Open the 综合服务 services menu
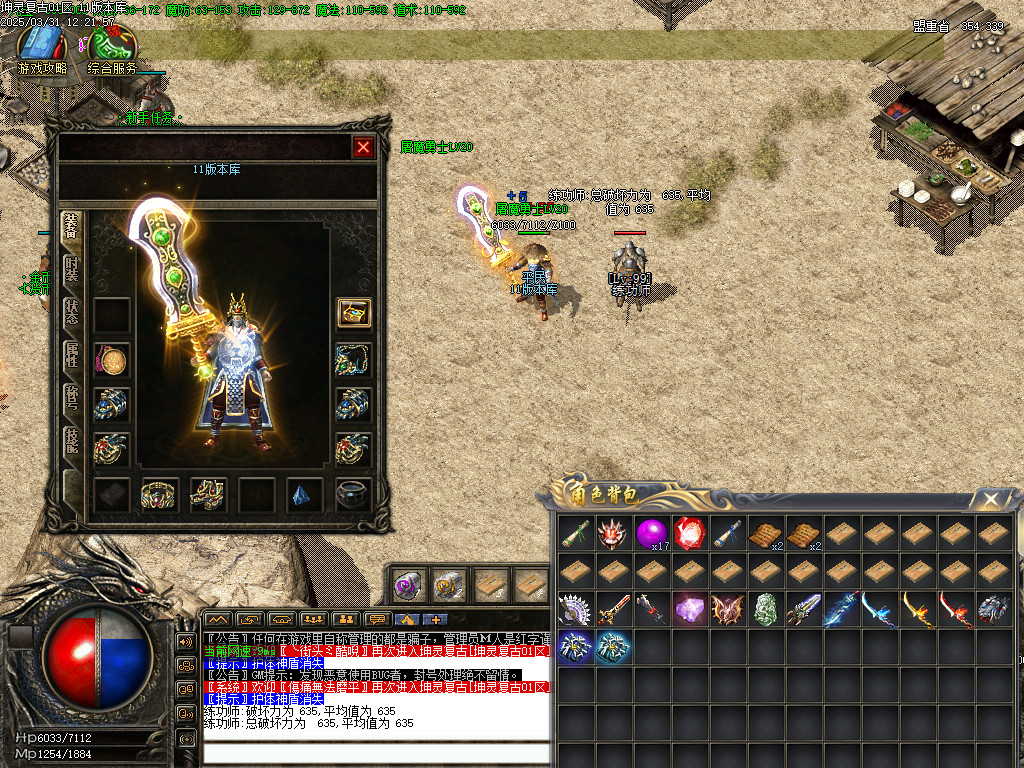 [x=112, y=48]
